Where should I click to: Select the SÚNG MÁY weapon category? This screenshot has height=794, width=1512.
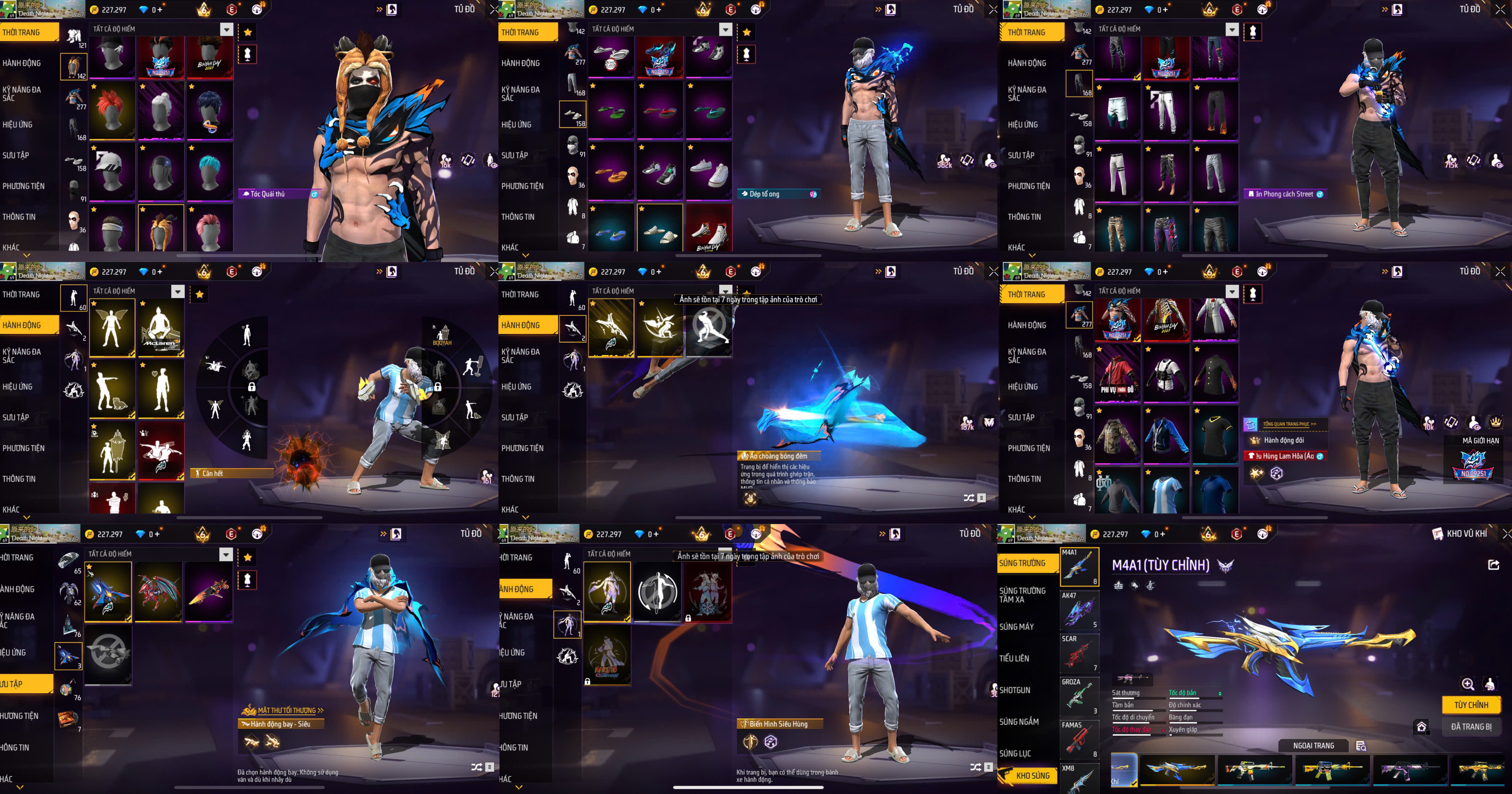click(1017, 627)
